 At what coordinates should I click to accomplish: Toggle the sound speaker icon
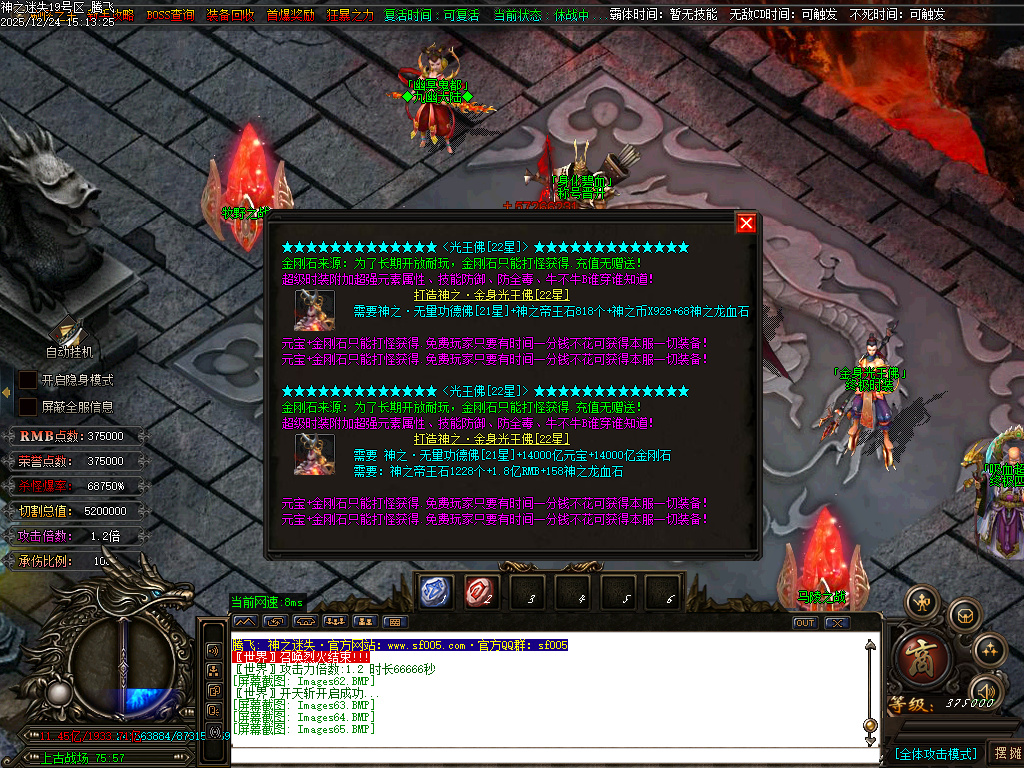coord(987,690)
